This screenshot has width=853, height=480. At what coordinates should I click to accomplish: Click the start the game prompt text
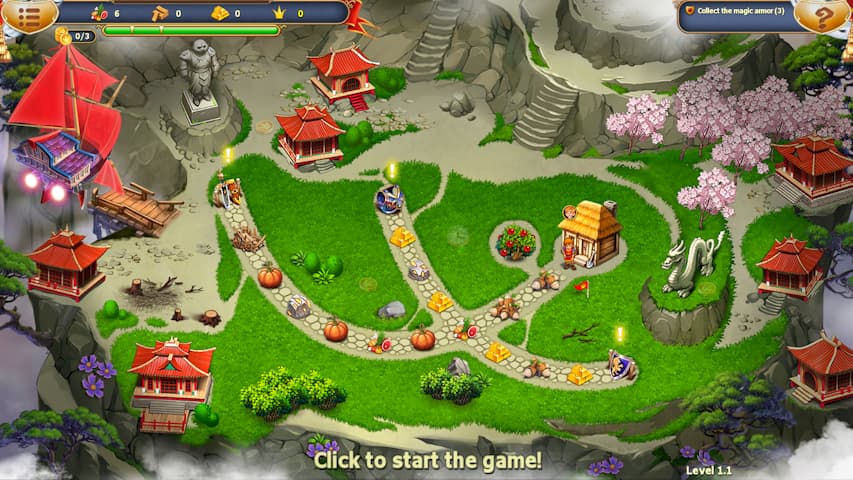coord(427,461)
